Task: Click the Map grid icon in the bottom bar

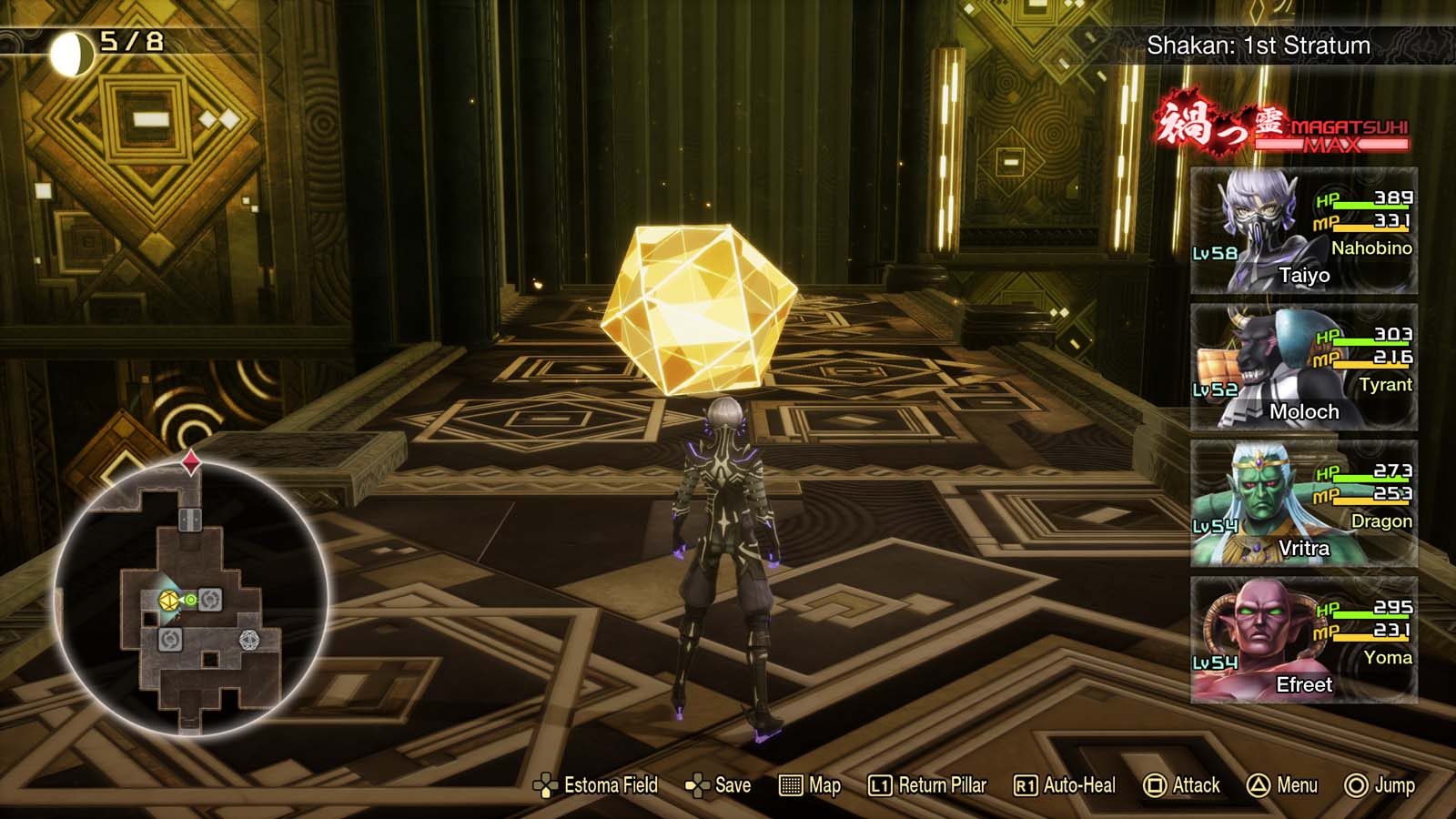Action: point(791,785)
